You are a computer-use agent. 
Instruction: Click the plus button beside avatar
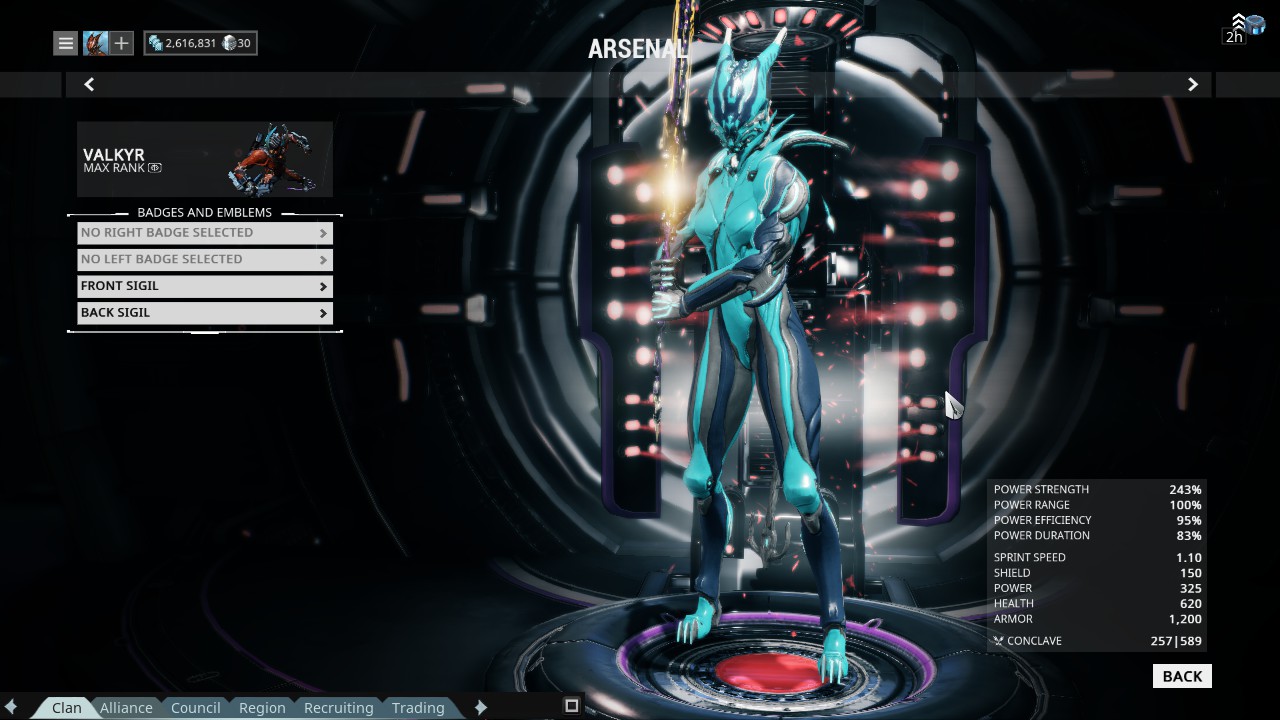(121, 43)
